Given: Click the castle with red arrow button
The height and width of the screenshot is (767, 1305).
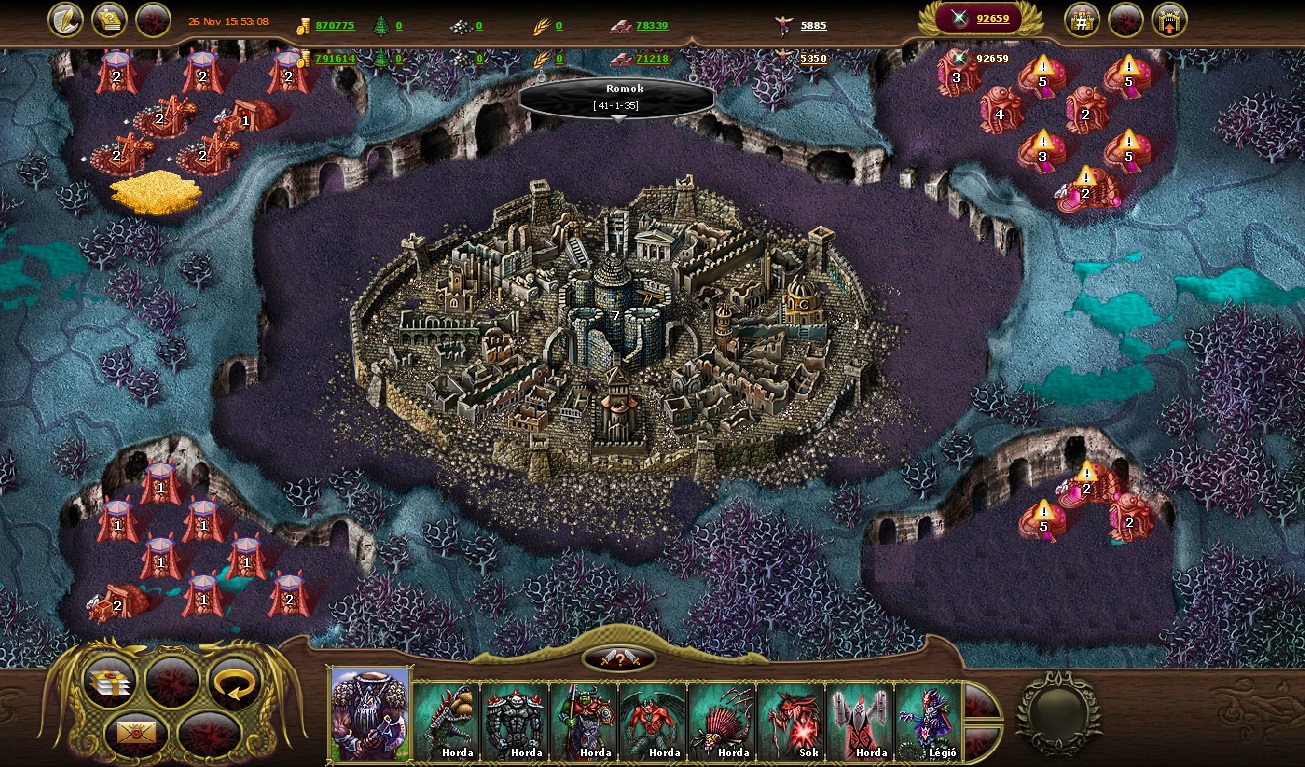Looking at the screenshot, I should pyautogui.click(x=1169, y=19).
